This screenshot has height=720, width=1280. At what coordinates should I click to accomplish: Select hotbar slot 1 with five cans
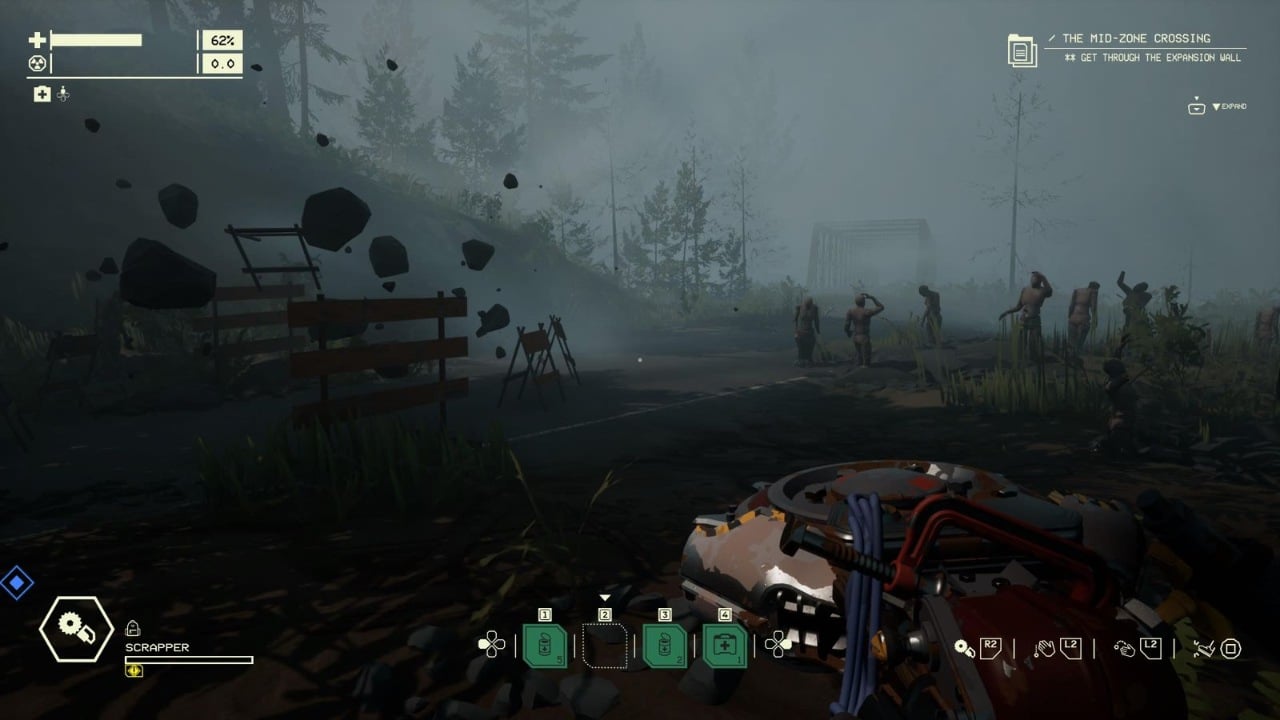[x=545, y=645]
